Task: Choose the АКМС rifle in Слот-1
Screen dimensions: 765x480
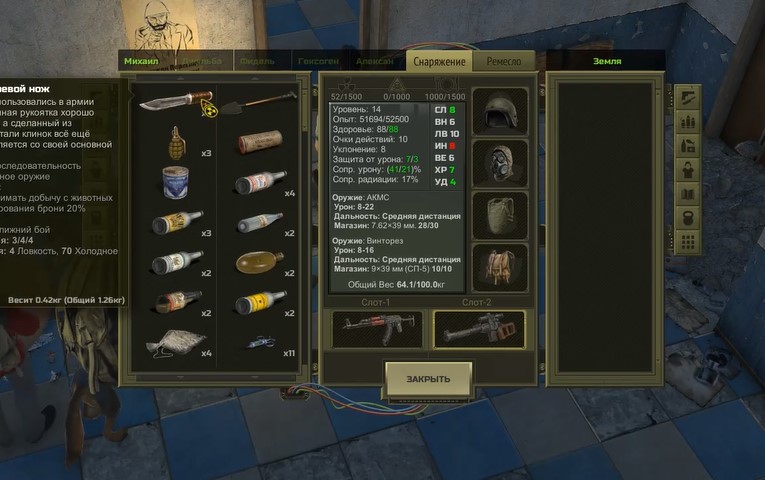Action: 377,328
